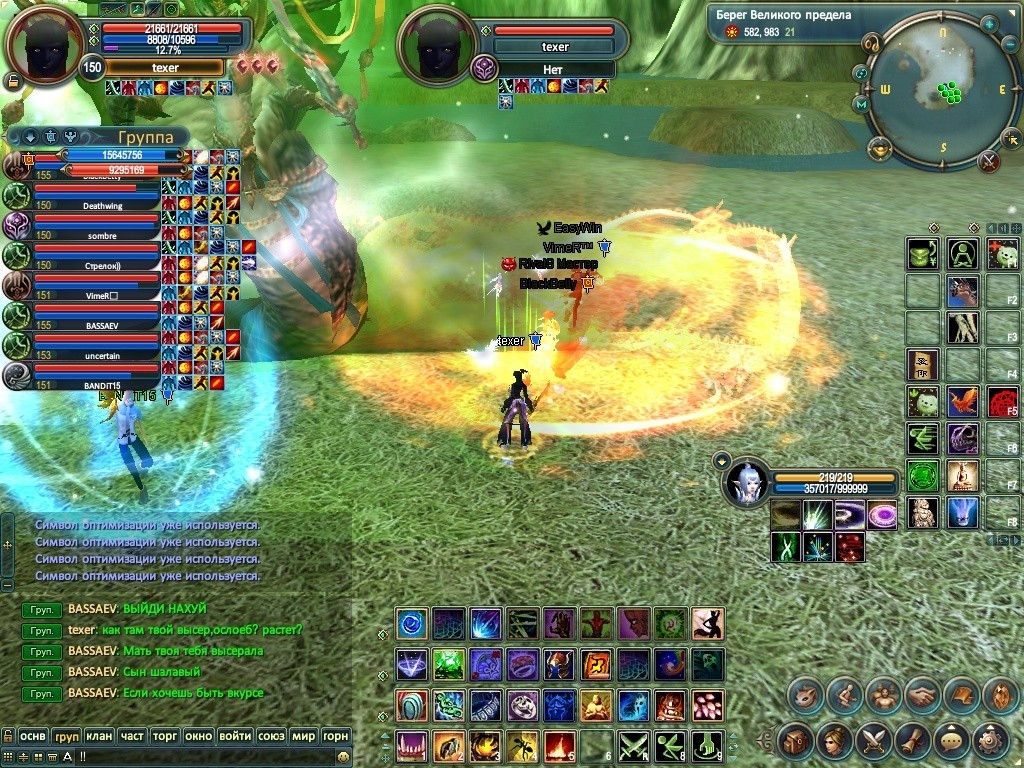This screenshot has width=1024, height=768.
Task: Open the handshake trade action button
Action: [x=921, y=694]
